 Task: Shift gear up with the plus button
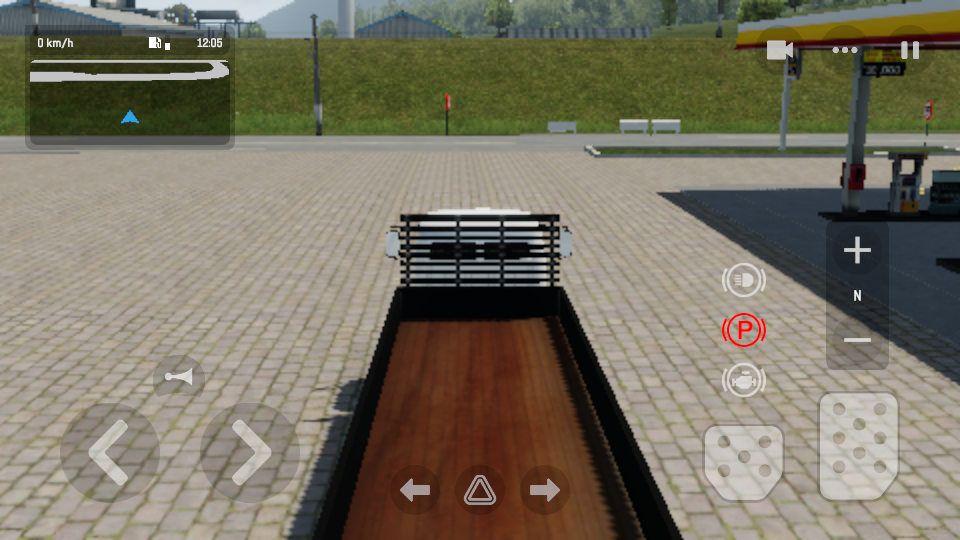[857, 250]
